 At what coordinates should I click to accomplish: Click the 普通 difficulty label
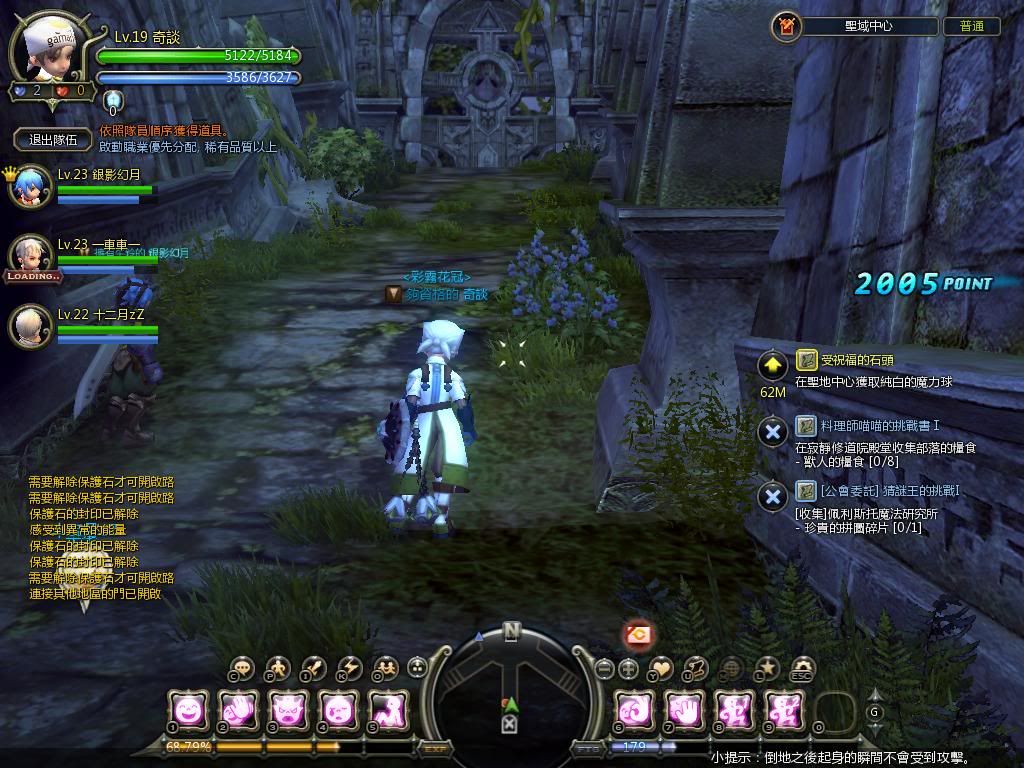(971, 27)
